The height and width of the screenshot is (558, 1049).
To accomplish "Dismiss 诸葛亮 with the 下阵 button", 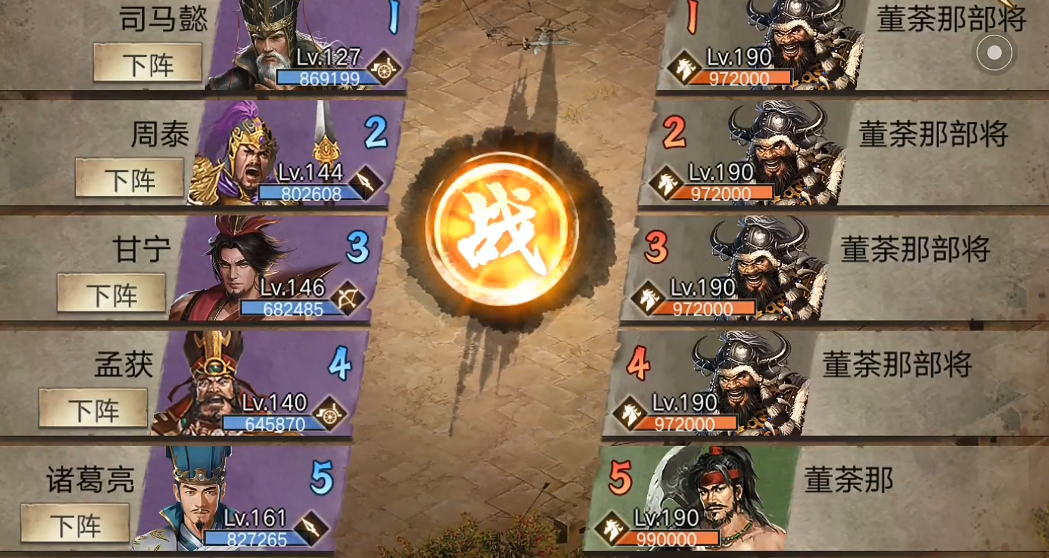I will click(x=75, y=523).
